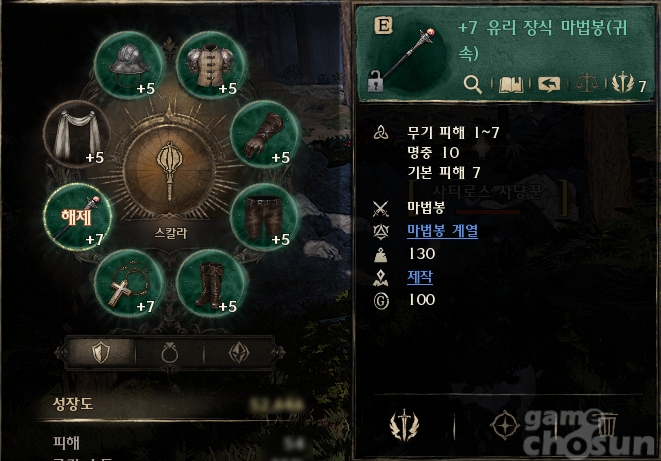The width and height of the screenshot is (661, 461).
Task: Click the balance scales compare icon
Action: 588,85
